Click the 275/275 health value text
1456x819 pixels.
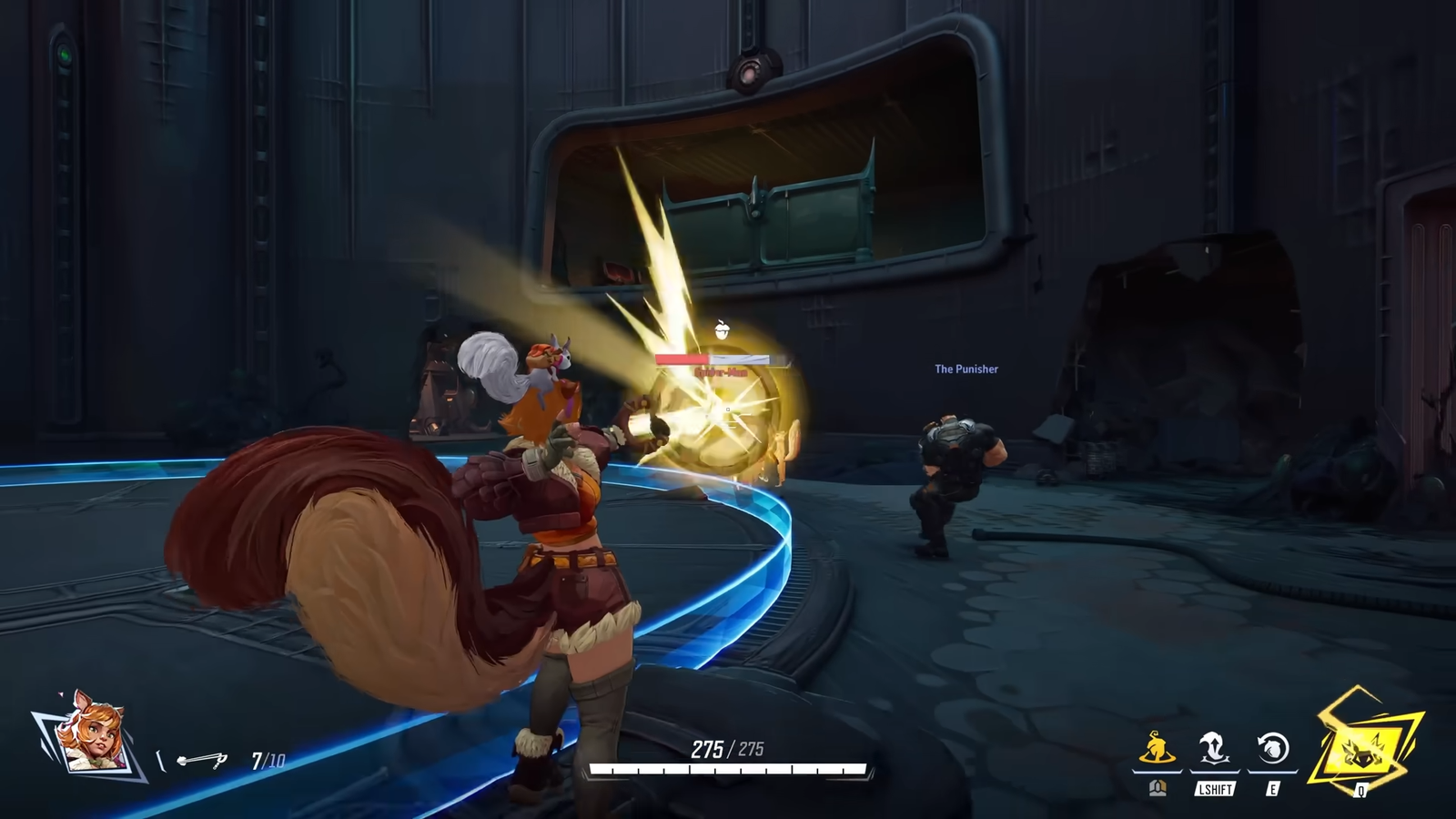tap(726, 751)
